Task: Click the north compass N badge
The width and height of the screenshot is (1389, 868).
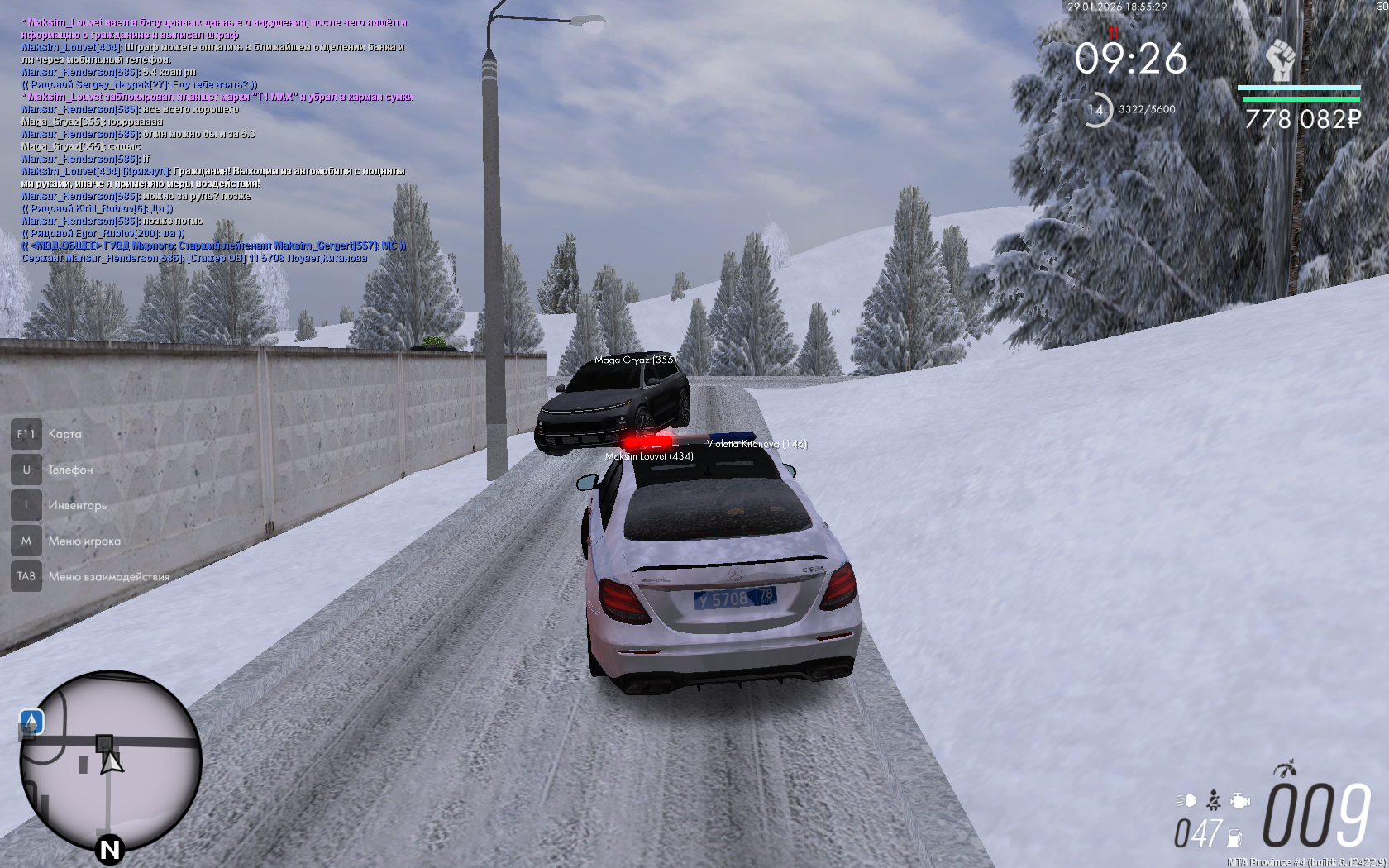Action: tap(109, 849)
